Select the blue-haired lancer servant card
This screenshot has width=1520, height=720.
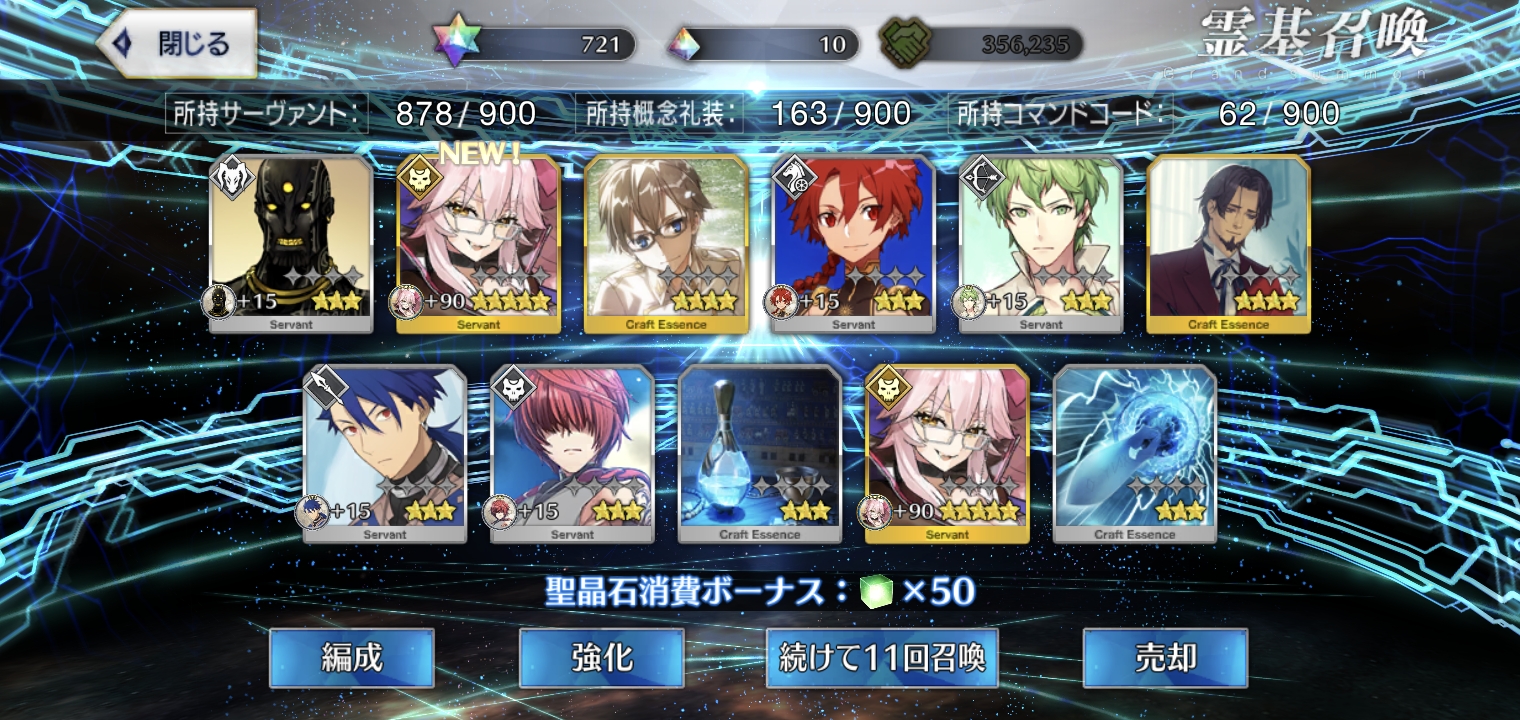(x=385, y=453)
